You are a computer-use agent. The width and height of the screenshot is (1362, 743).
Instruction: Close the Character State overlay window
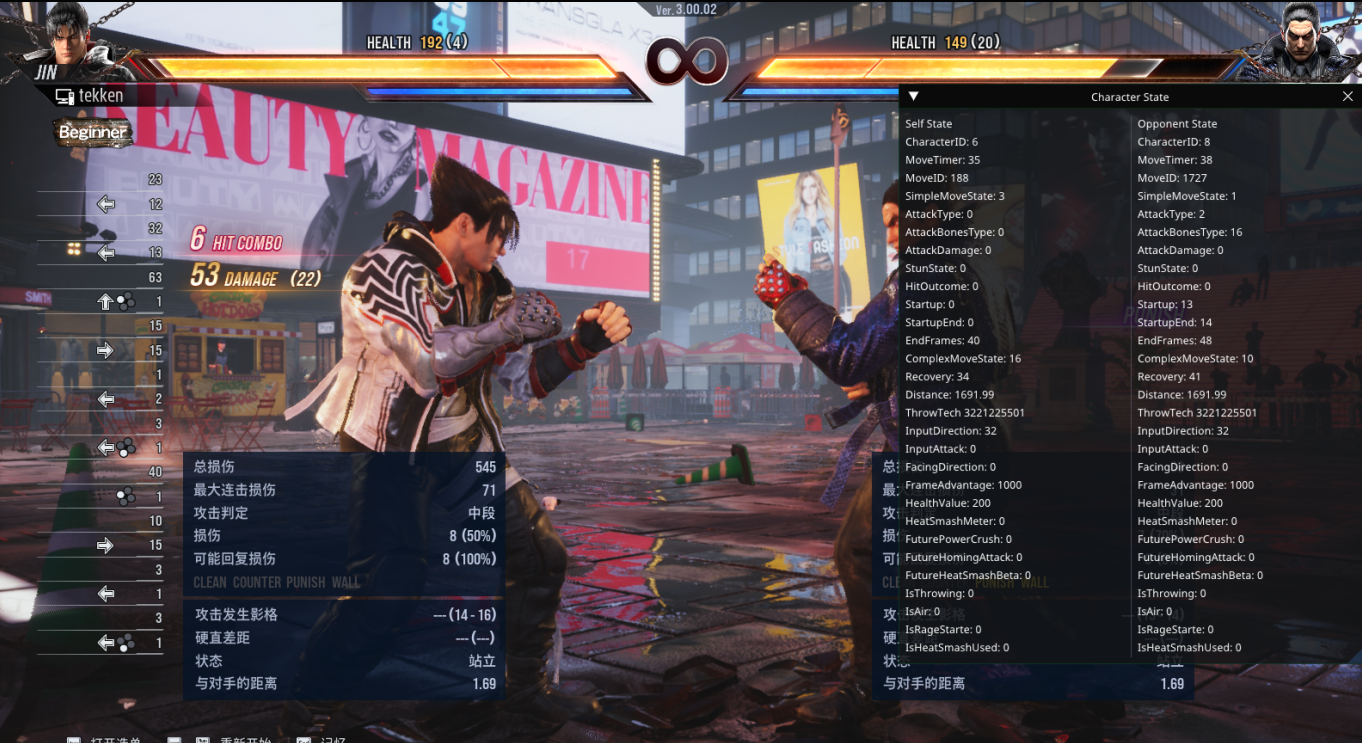pyautogui.click(x=1347, y=97)
